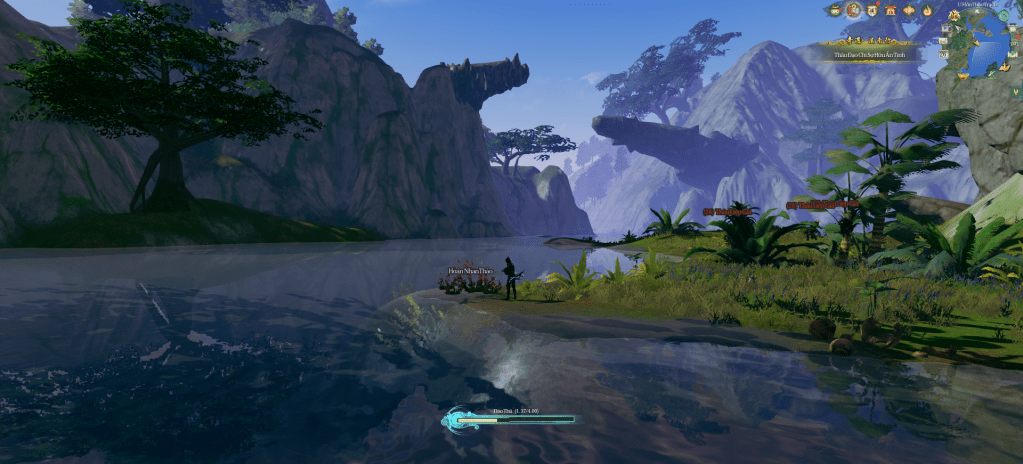The height and width of the screenshot is (464, 1023).
Task: Click the shield banner icon with red dot
Action: coord(872,10)
